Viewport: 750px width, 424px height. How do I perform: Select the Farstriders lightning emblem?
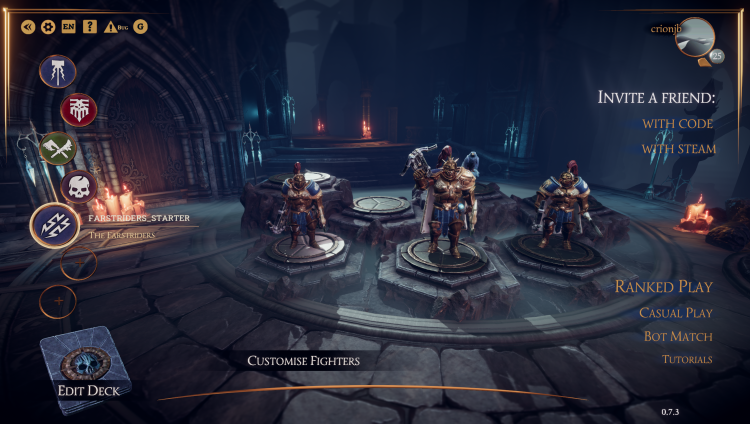click(55, 225)
